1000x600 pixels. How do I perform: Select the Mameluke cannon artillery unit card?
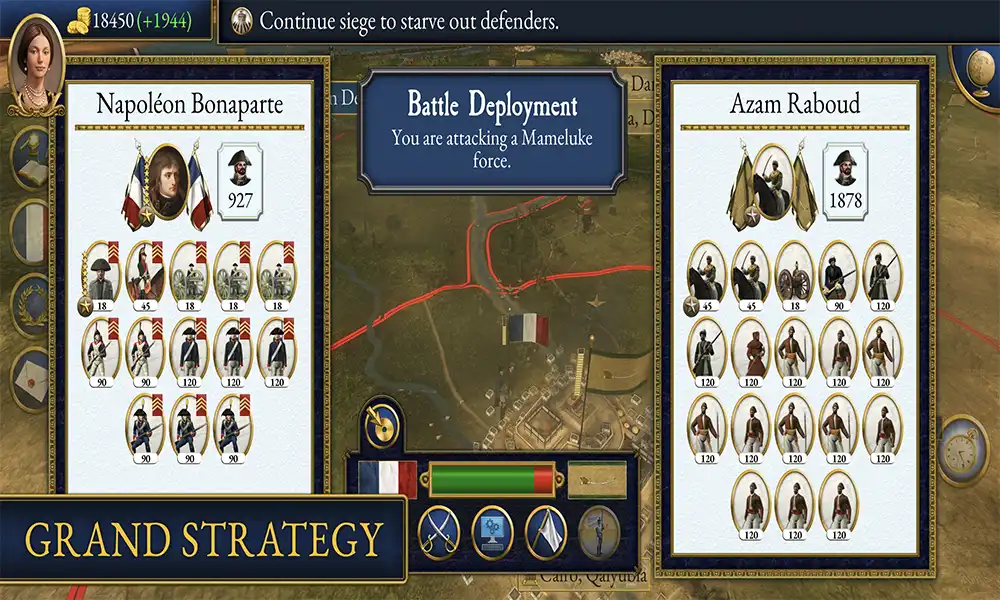coord(794,272)
